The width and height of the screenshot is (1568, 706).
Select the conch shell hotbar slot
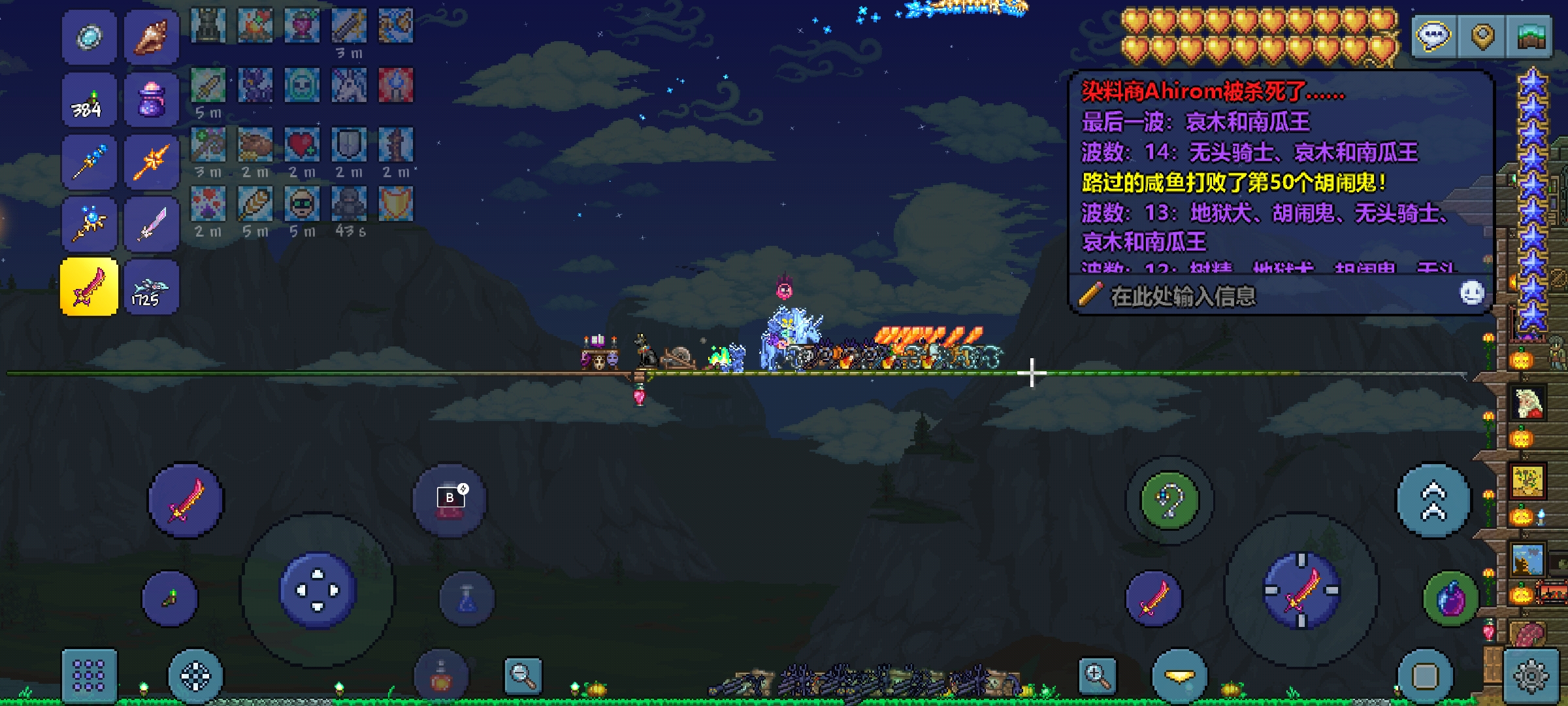(152, 37)
